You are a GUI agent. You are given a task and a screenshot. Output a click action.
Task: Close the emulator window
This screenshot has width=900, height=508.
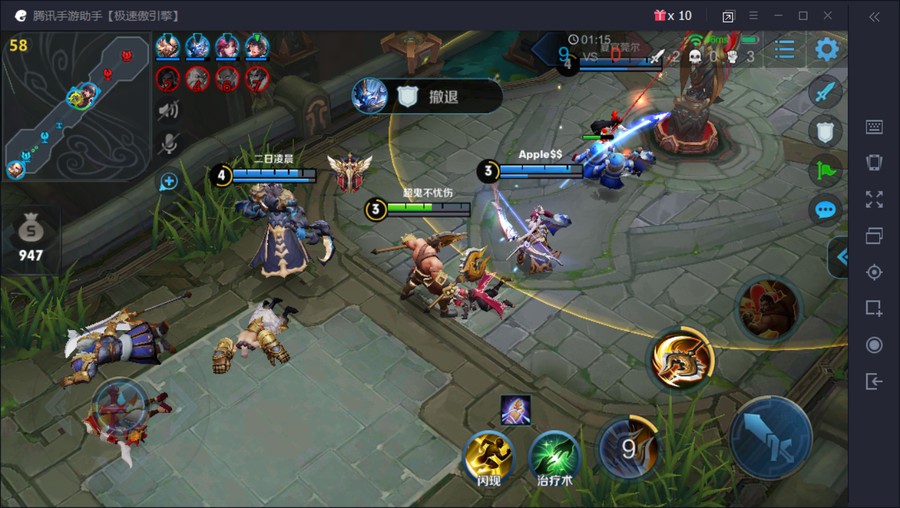tap(828, 15)
